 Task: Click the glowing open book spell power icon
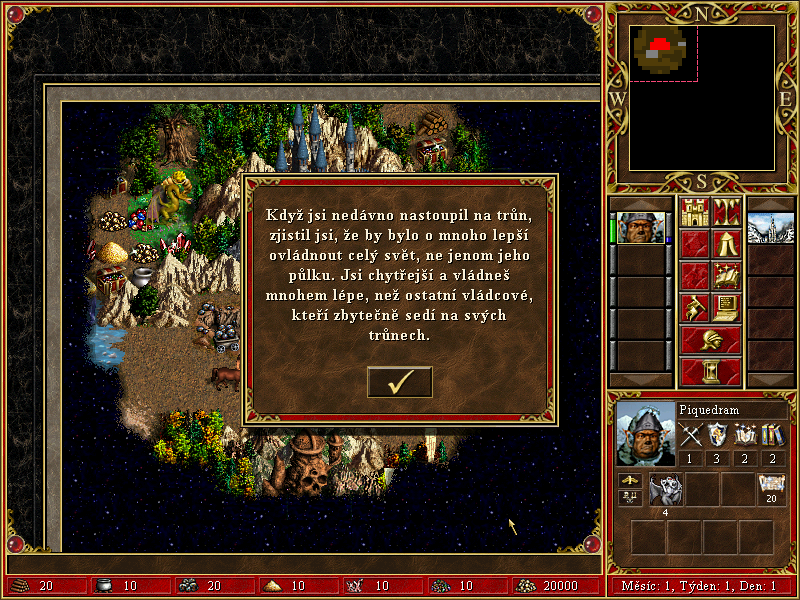click(744, 435)
